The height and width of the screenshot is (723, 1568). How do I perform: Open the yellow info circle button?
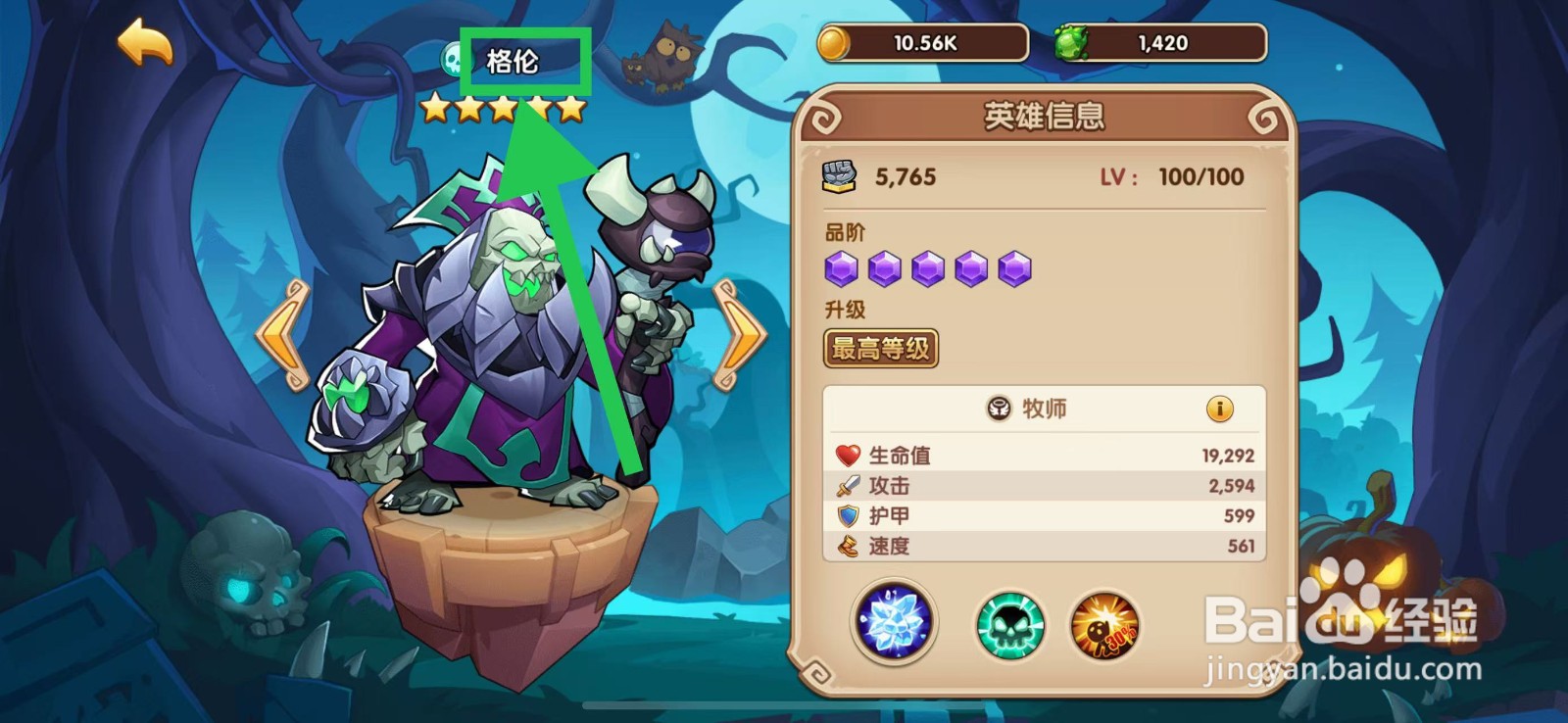1218,410
